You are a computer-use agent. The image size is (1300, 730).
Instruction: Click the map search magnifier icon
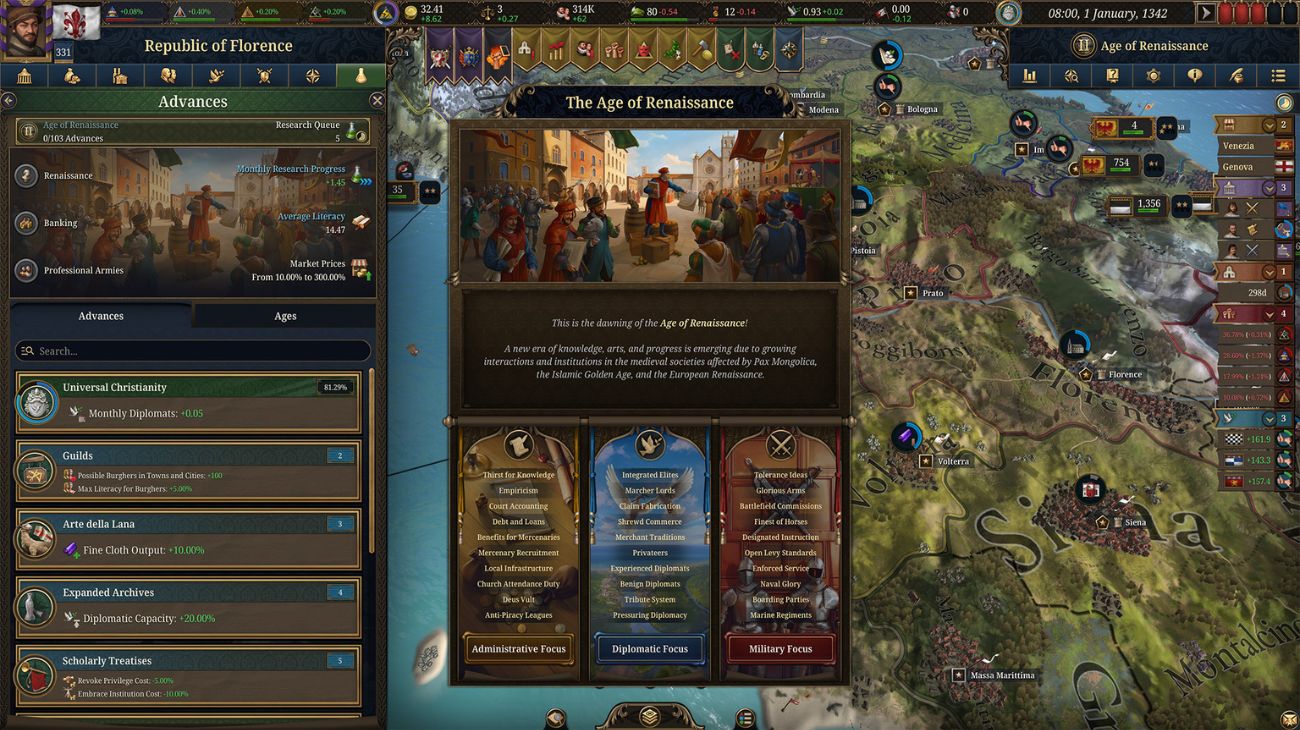tap(1072, 75)
